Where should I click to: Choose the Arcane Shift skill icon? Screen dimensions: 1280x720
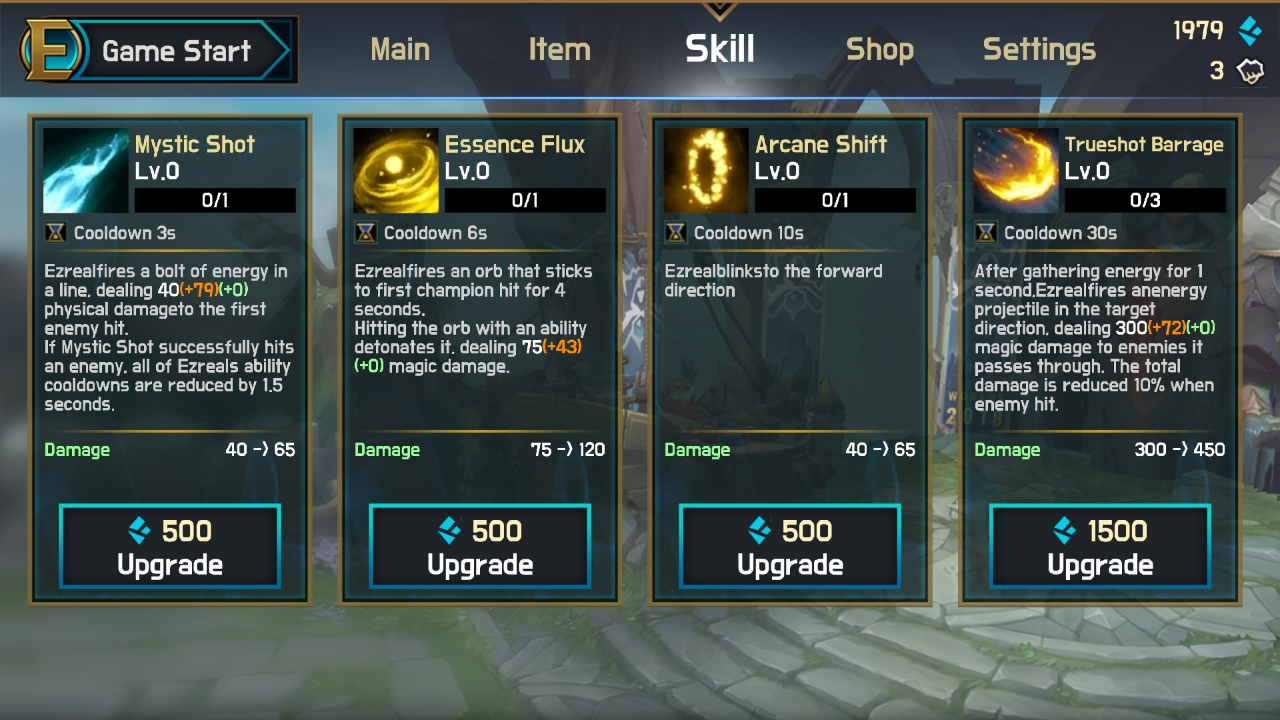[706, 170]
